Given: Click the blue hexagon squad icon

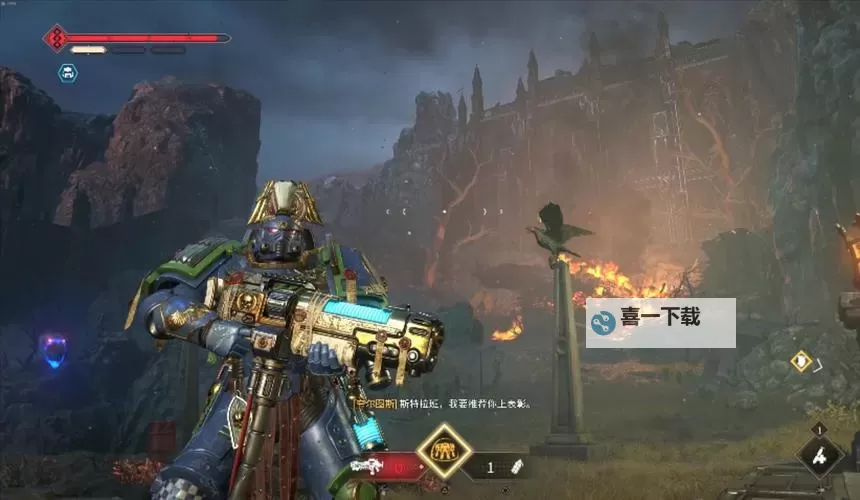Looking at the screenshot, I should click(67, 72).
